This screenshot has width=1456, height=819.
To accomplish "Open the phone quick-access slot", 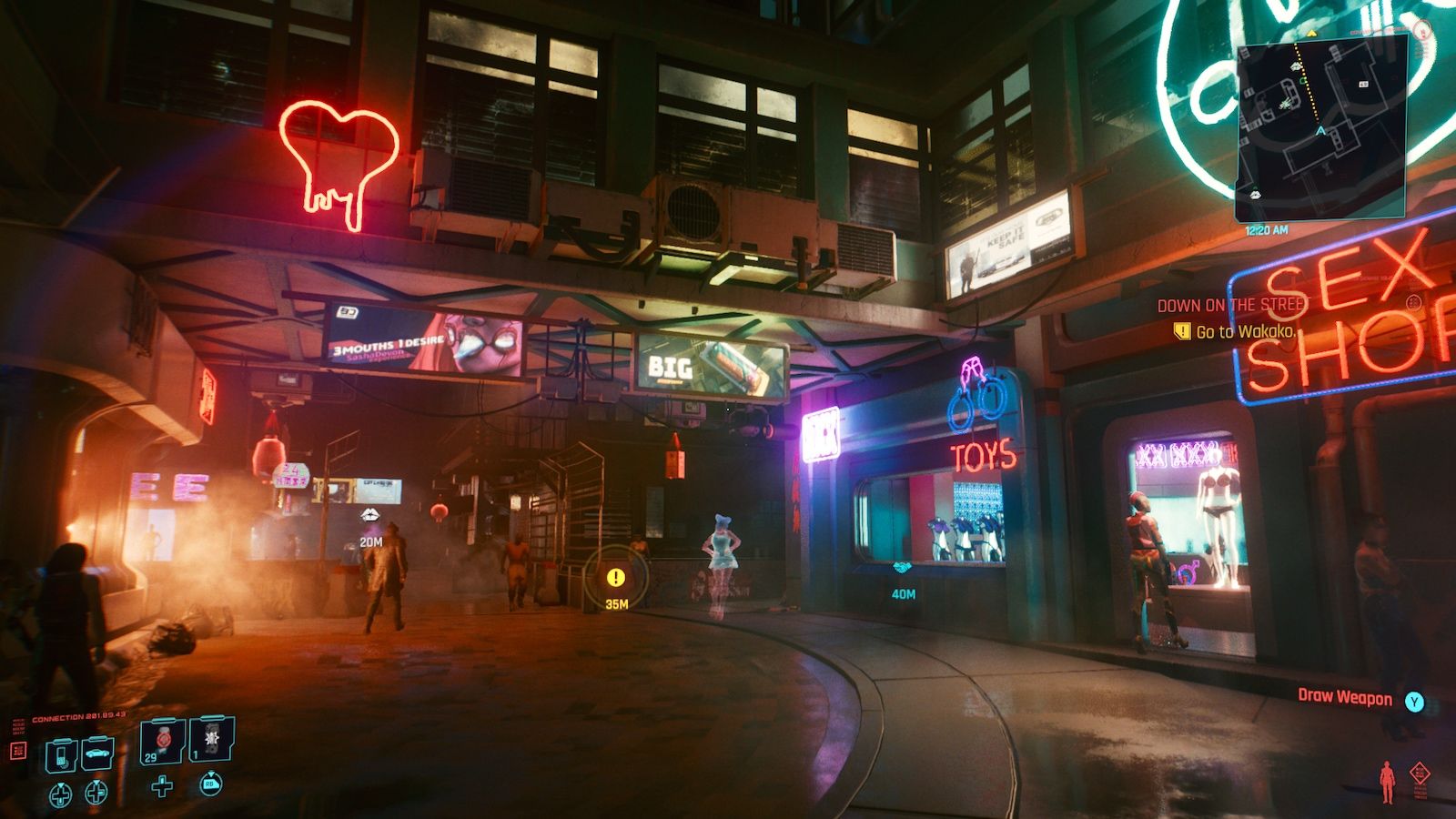I will pos(61,754).
